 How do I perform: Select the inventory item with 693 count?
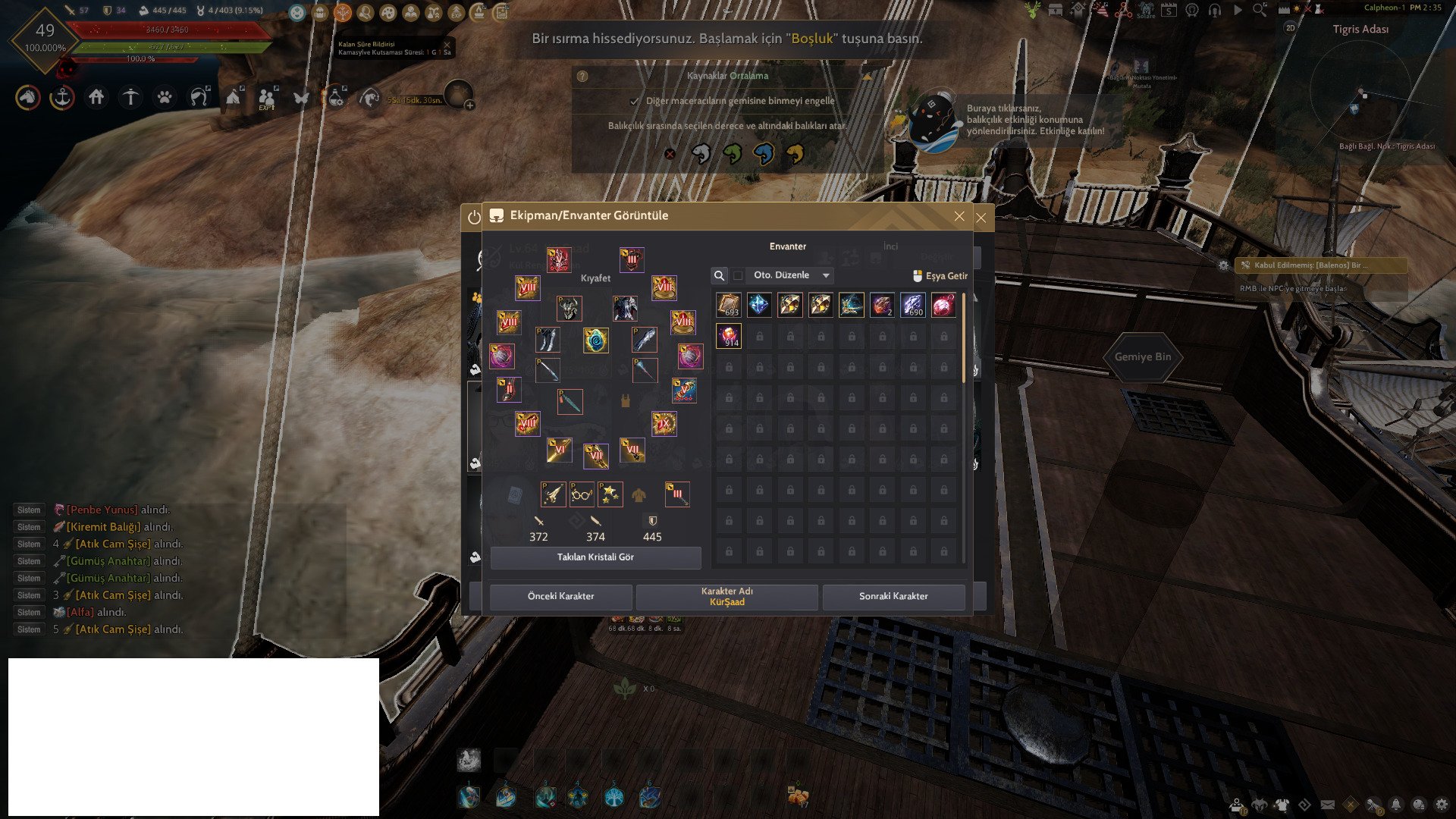[x=729, y=305]
